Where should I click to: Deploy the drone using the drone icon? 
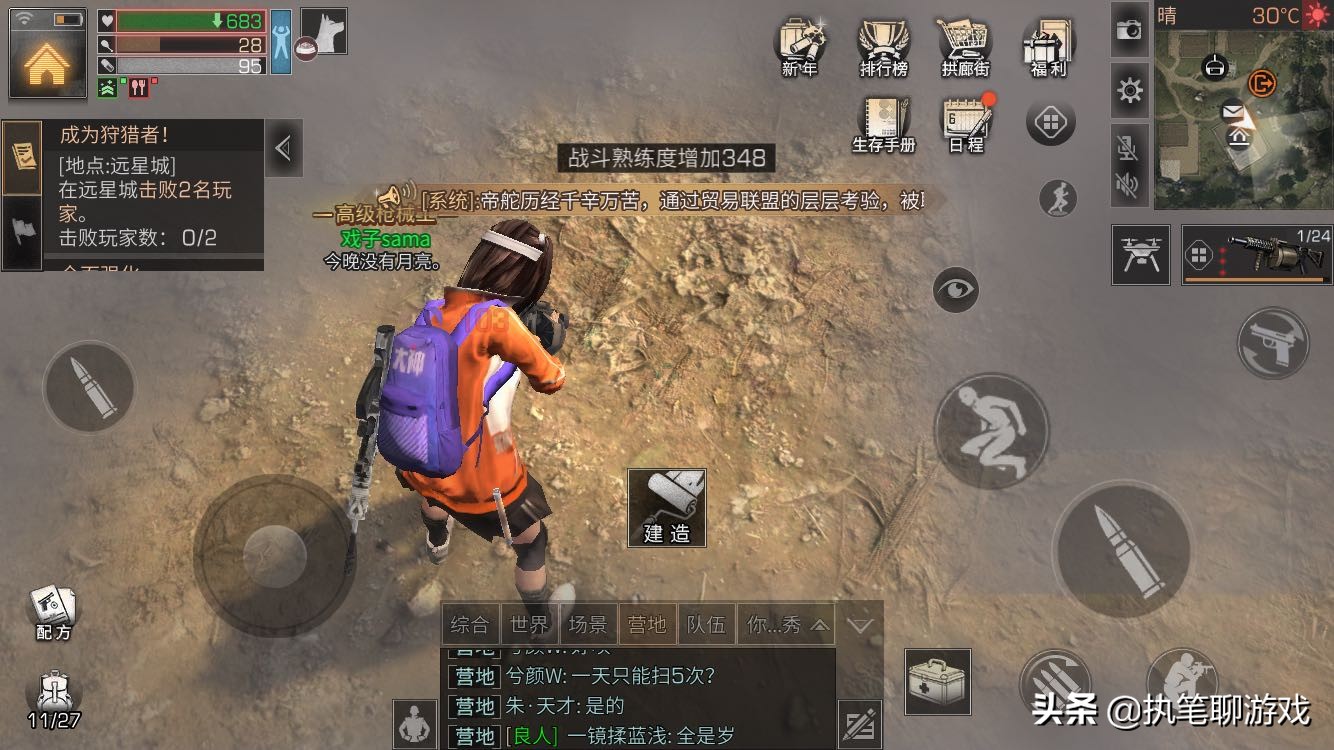1140,255
